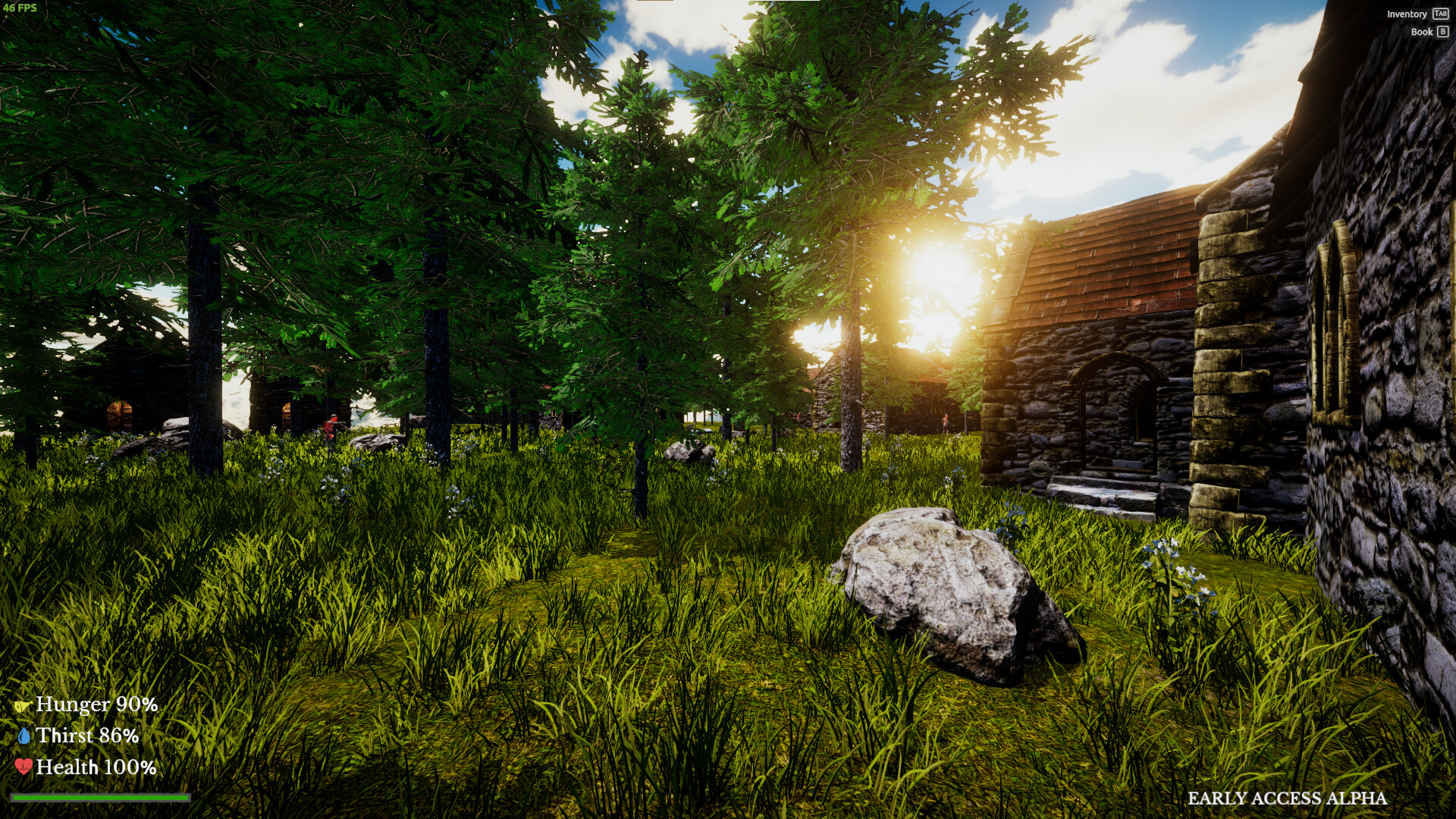Select the blue thirst droplet icon
The width and height of the screenshot is (1456, 819).
(24, 735)
